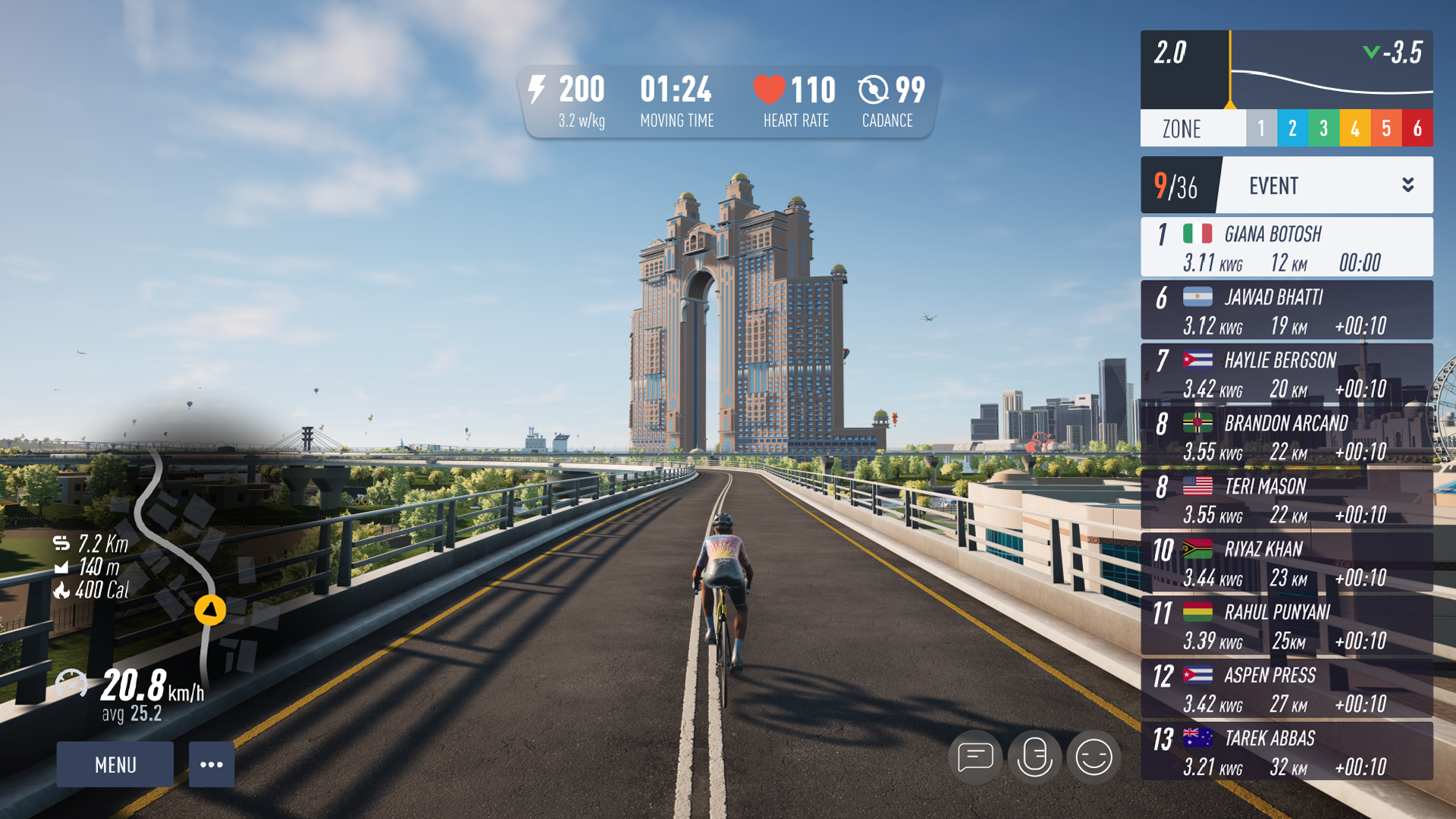Open the chat message bubble
Viewport: 1456px width, 819px height.
pyautogui.click(x=975, y=757)
